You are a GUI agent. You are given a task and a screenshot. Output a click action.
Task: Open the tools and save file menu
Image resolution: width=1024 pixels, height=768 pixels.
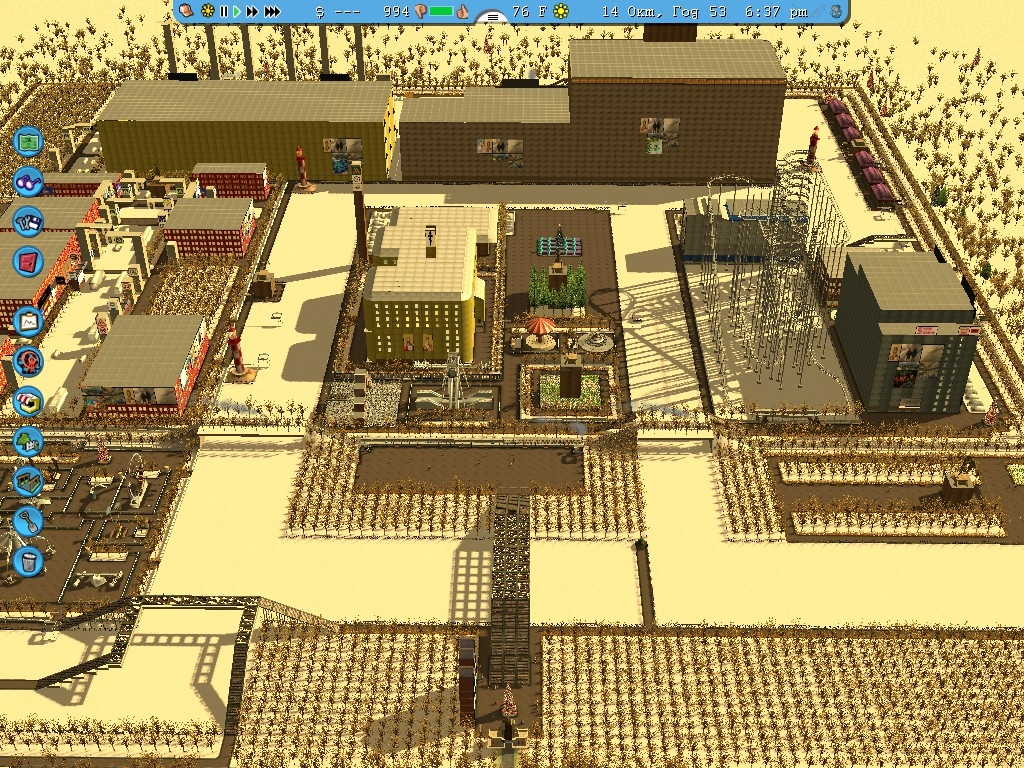point(28,221)
